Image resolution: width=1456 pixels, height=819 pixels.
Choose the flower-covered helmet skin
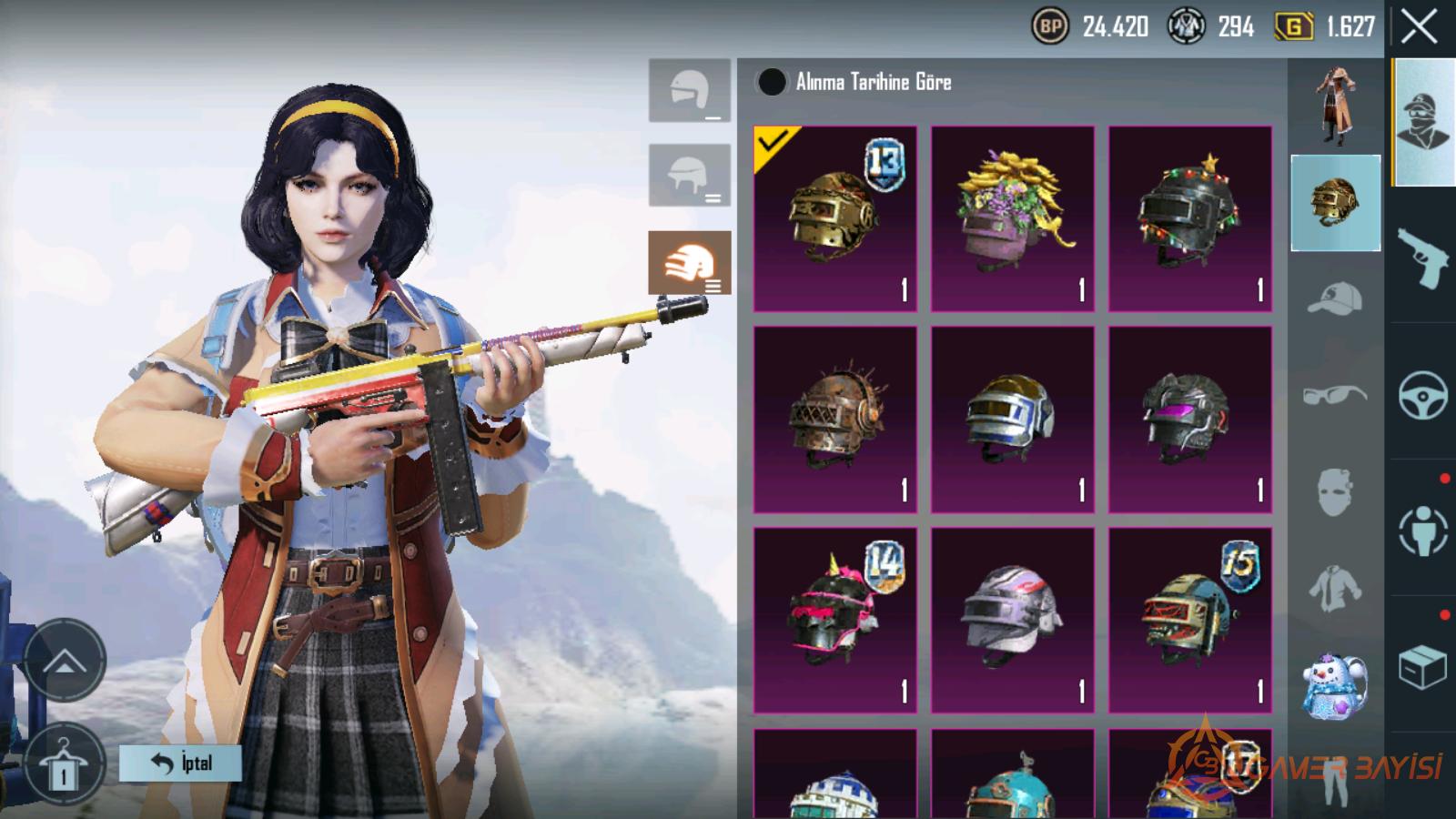click(x=1012, y=218)
